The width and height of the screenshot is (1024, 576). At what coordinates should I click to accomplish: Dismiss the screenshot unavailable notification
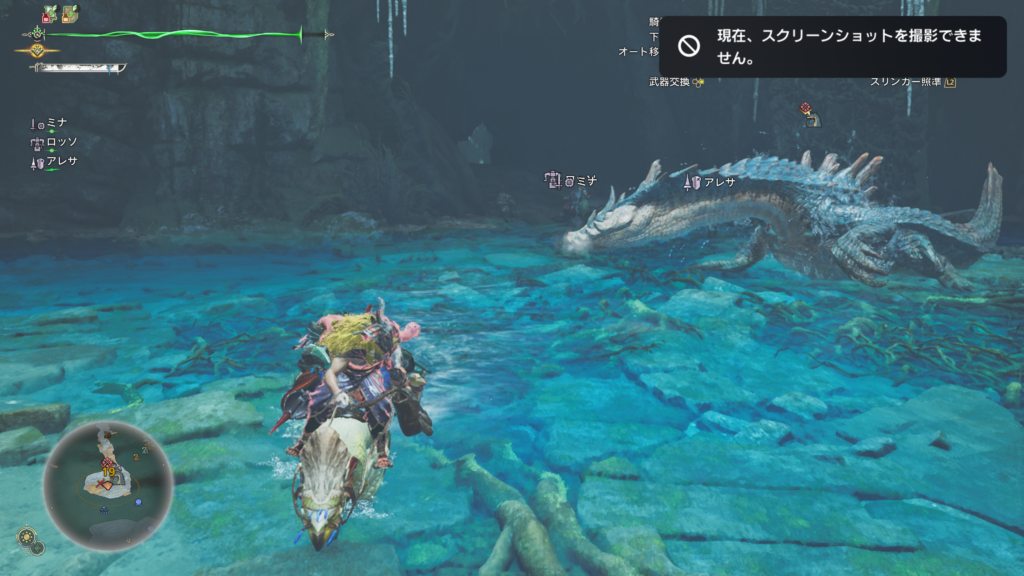832,47
